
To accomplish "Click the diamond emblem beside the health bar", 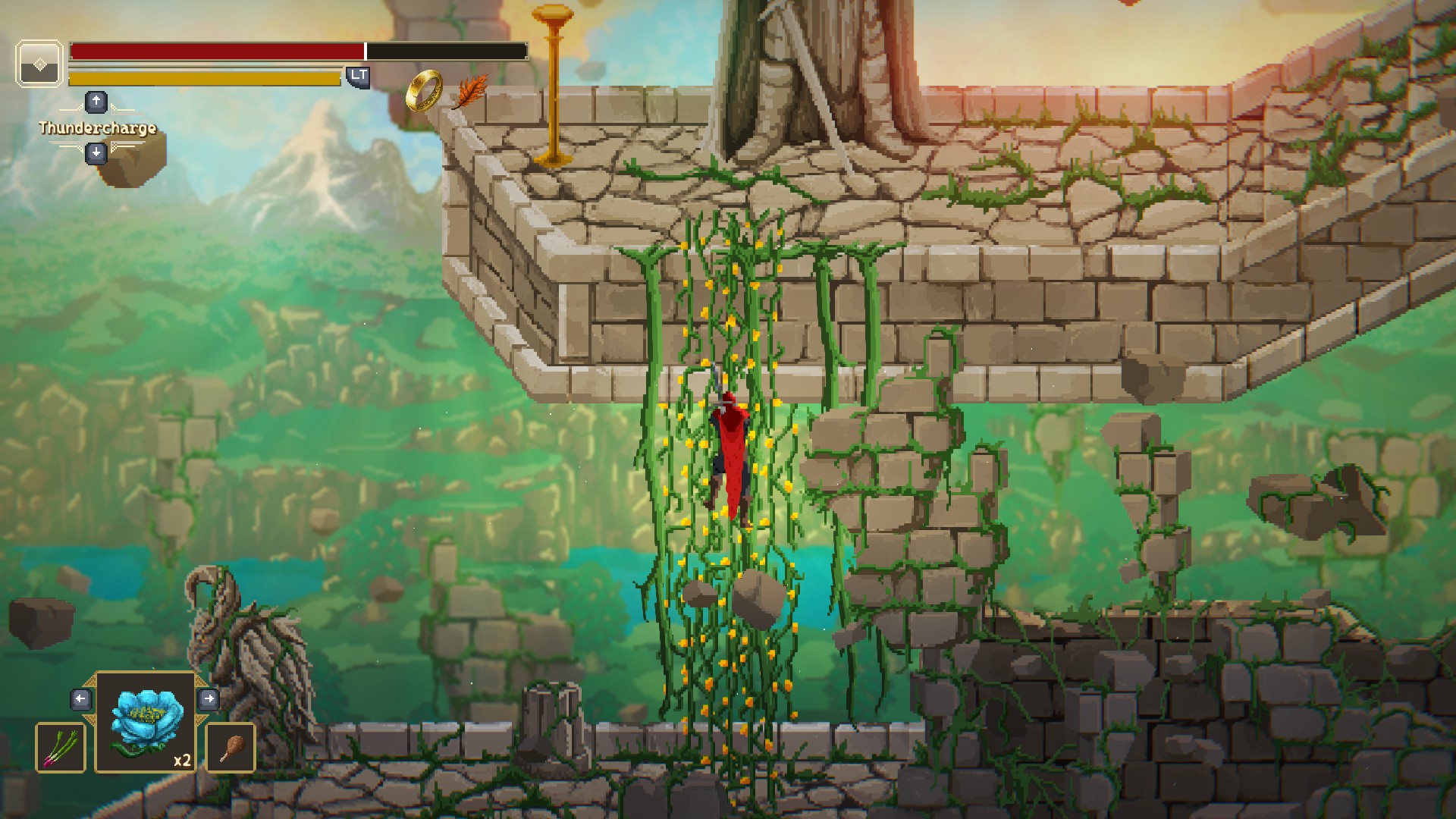I will click(39, 64).
